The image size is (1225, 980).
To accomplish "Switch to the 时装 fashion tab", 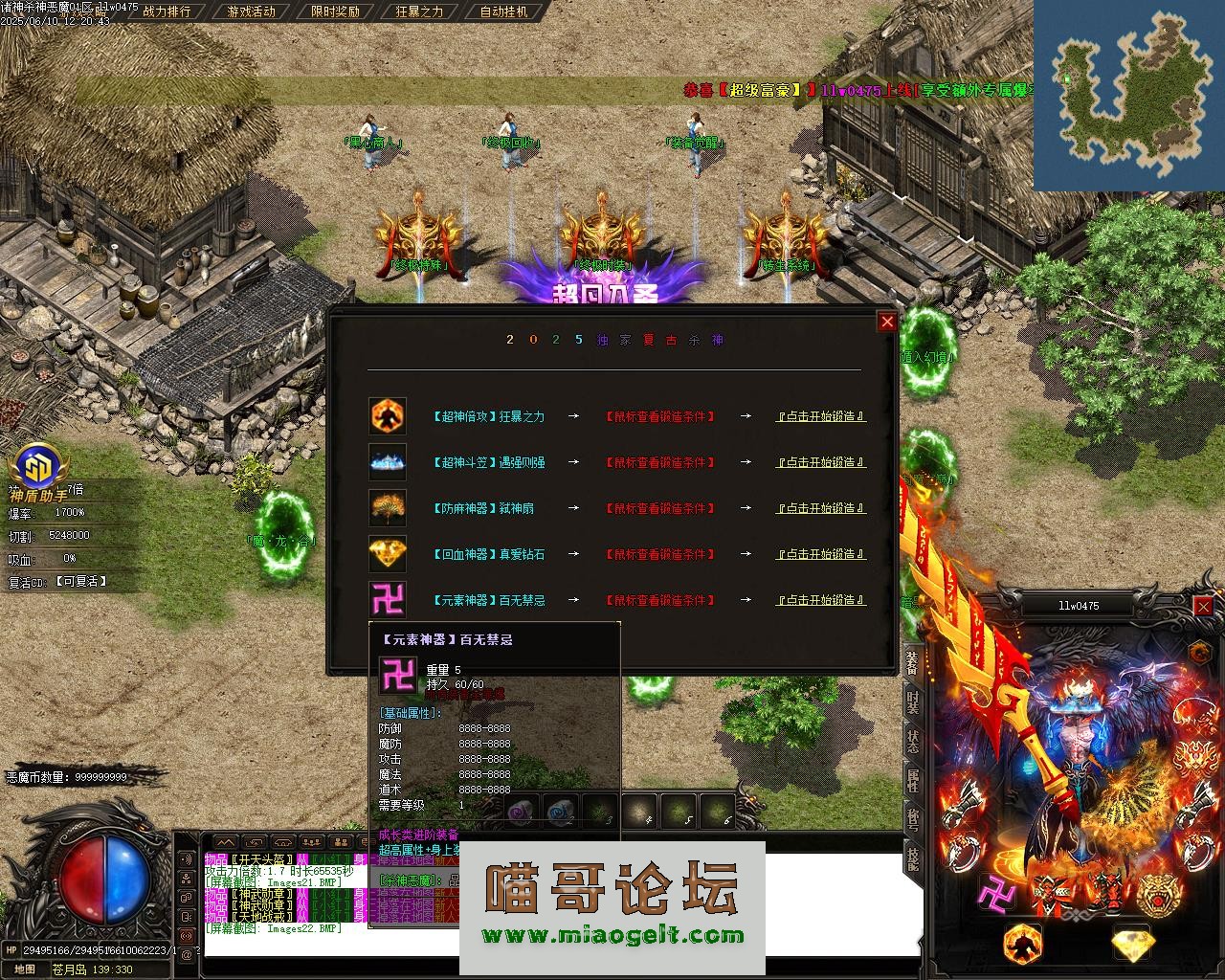I will tap(912, 703).
